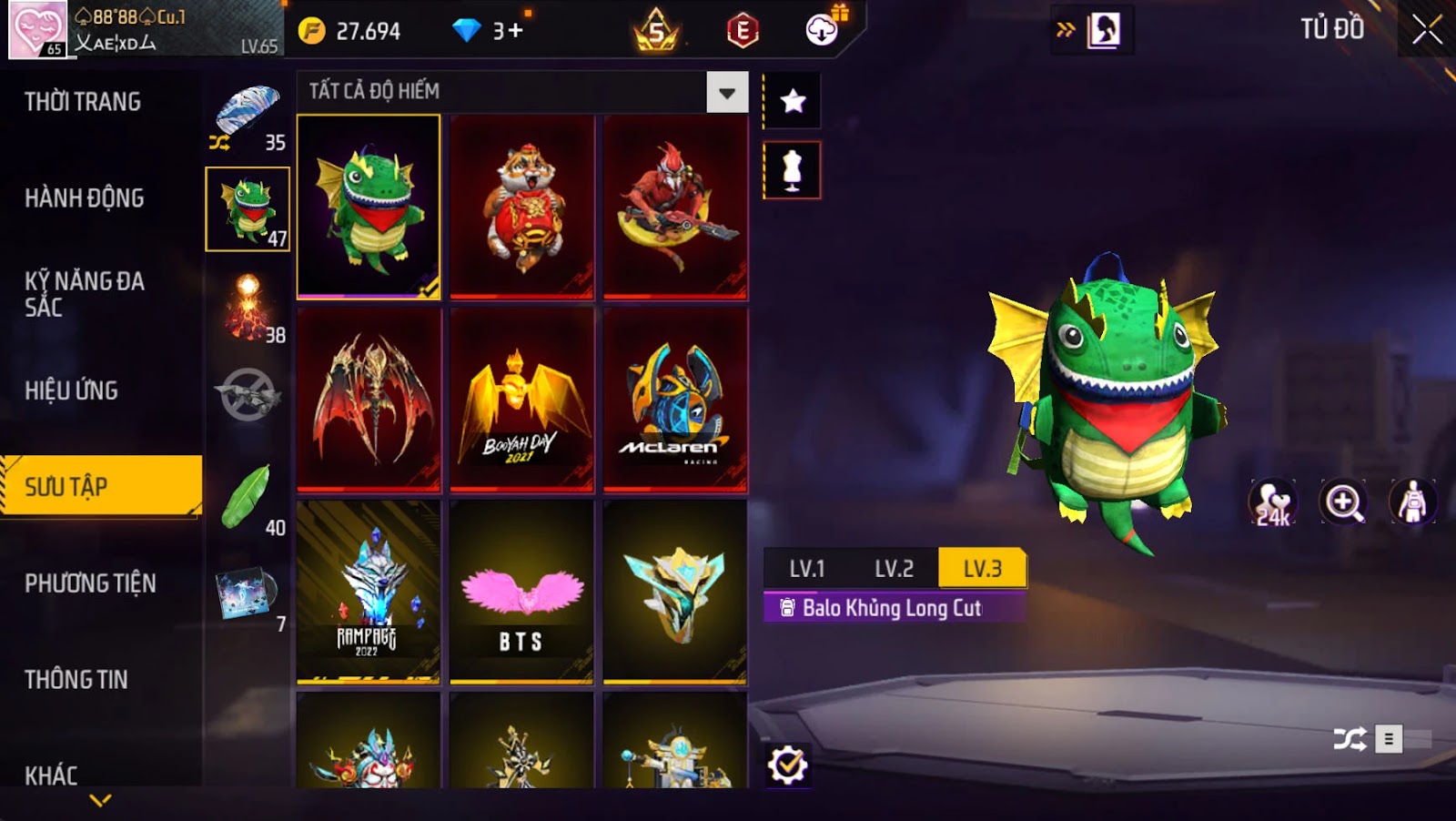Click the gold coin balance 27.694
The width and height of the screenshot is (1456, 821).
(350, 32)
